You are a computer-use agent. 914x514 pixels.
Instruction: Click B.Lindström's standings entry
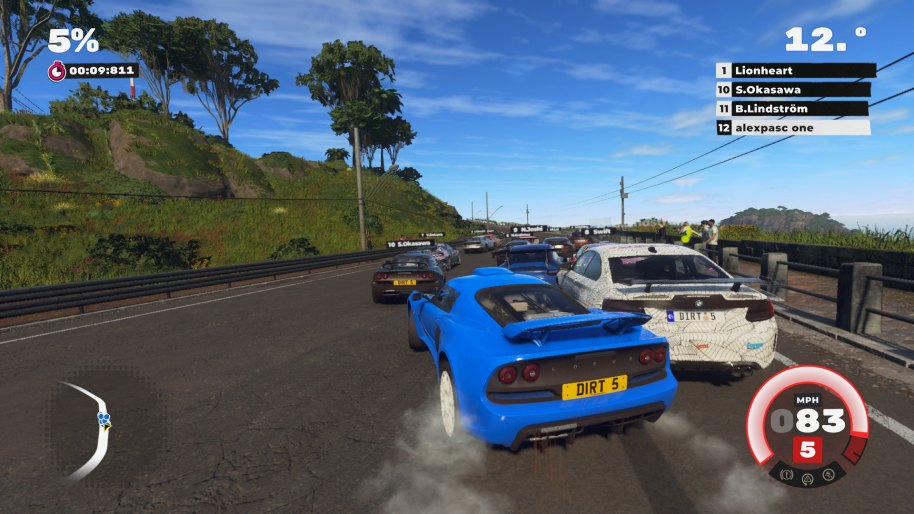pyautogui.click(x=795, y=108)
